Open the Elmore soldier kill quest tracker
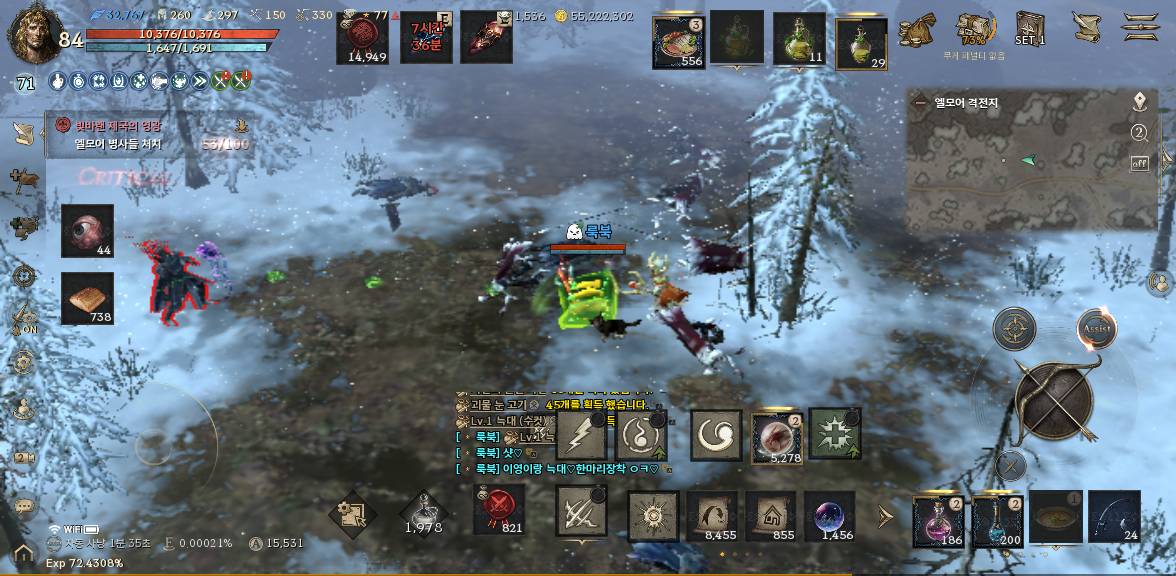 click(150, 135)
